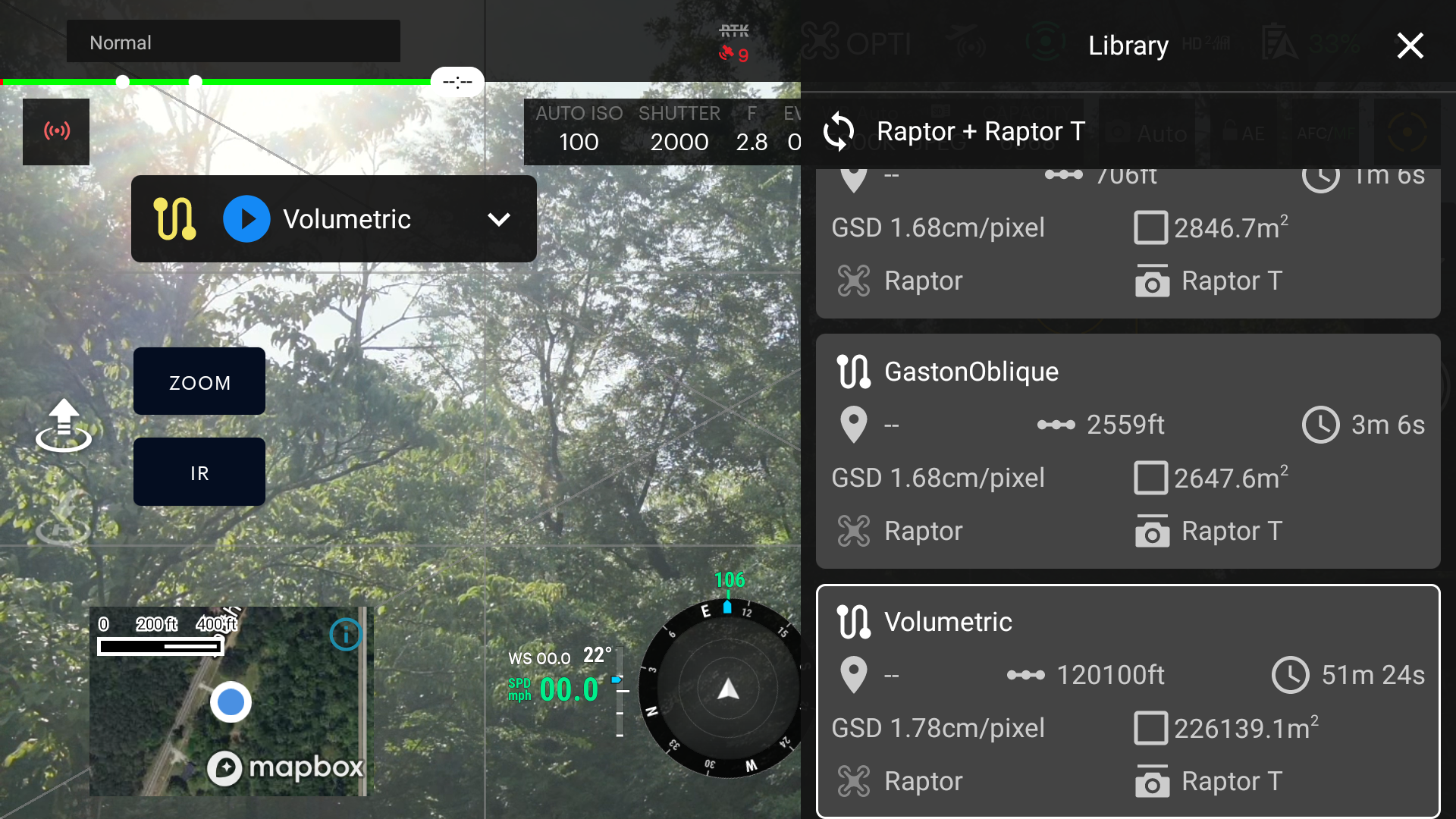Tap the yellow waypoint mission icon
The width and height of the screenshot is (1456, 819).
174,219
